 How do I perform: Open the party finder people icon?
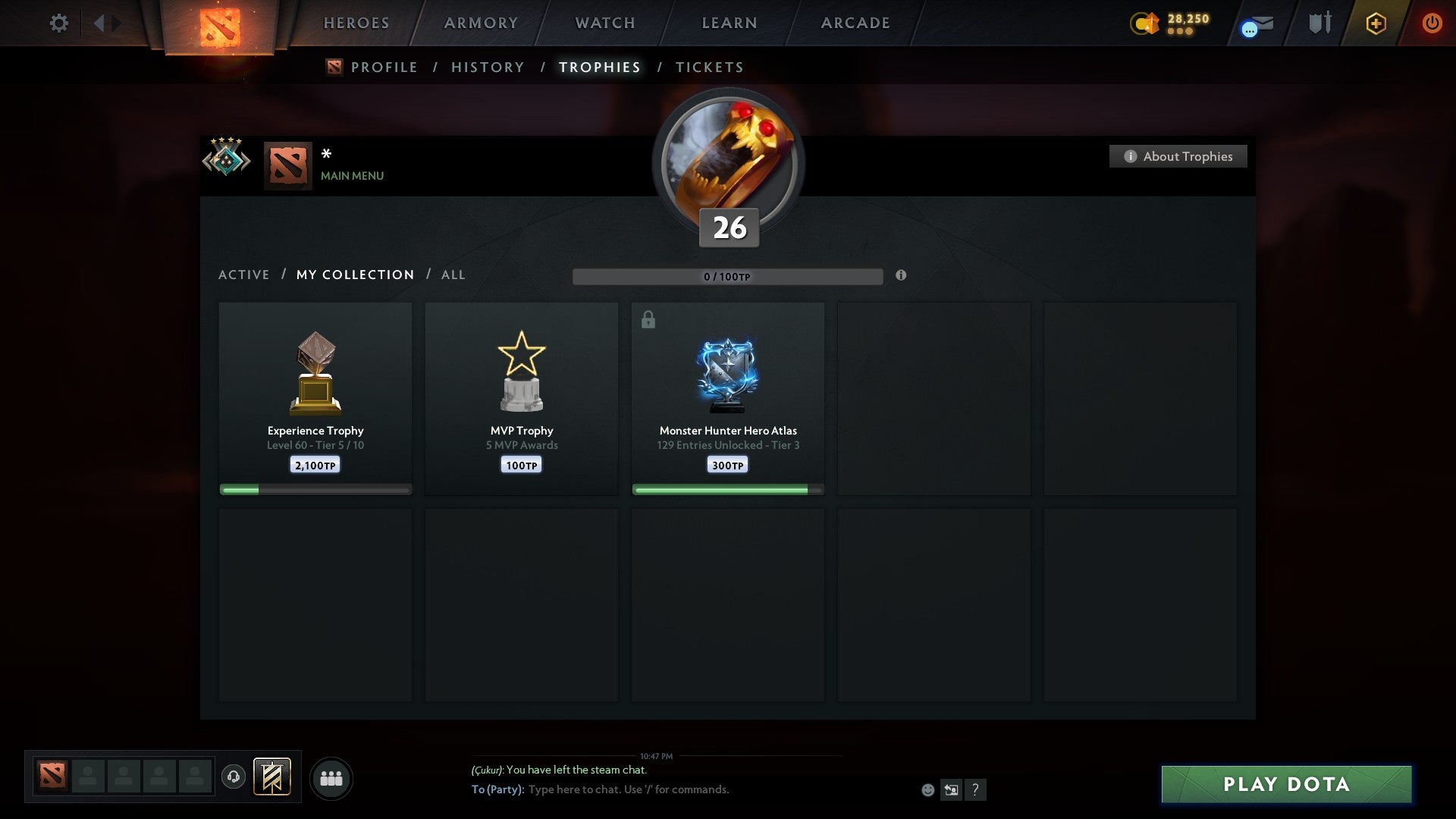(x=331, y=777)
